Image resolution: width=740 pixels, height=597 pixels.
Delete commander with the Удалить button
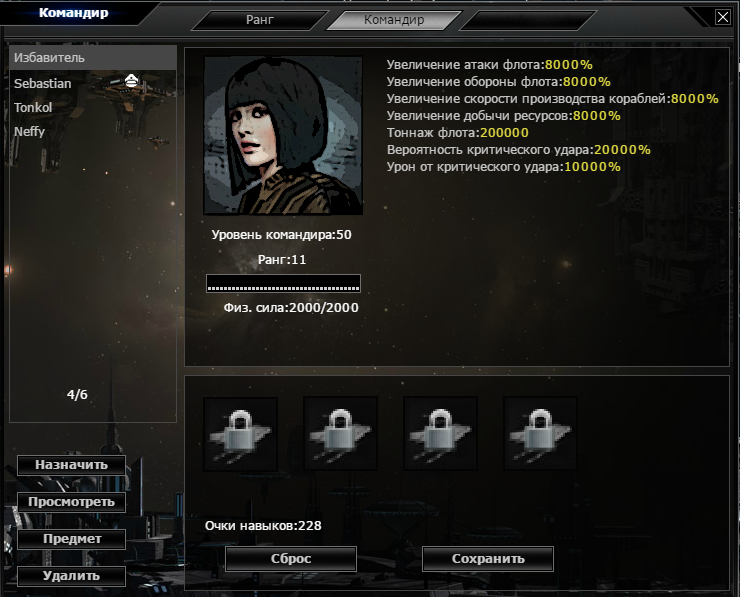click(x=71, y=576)
